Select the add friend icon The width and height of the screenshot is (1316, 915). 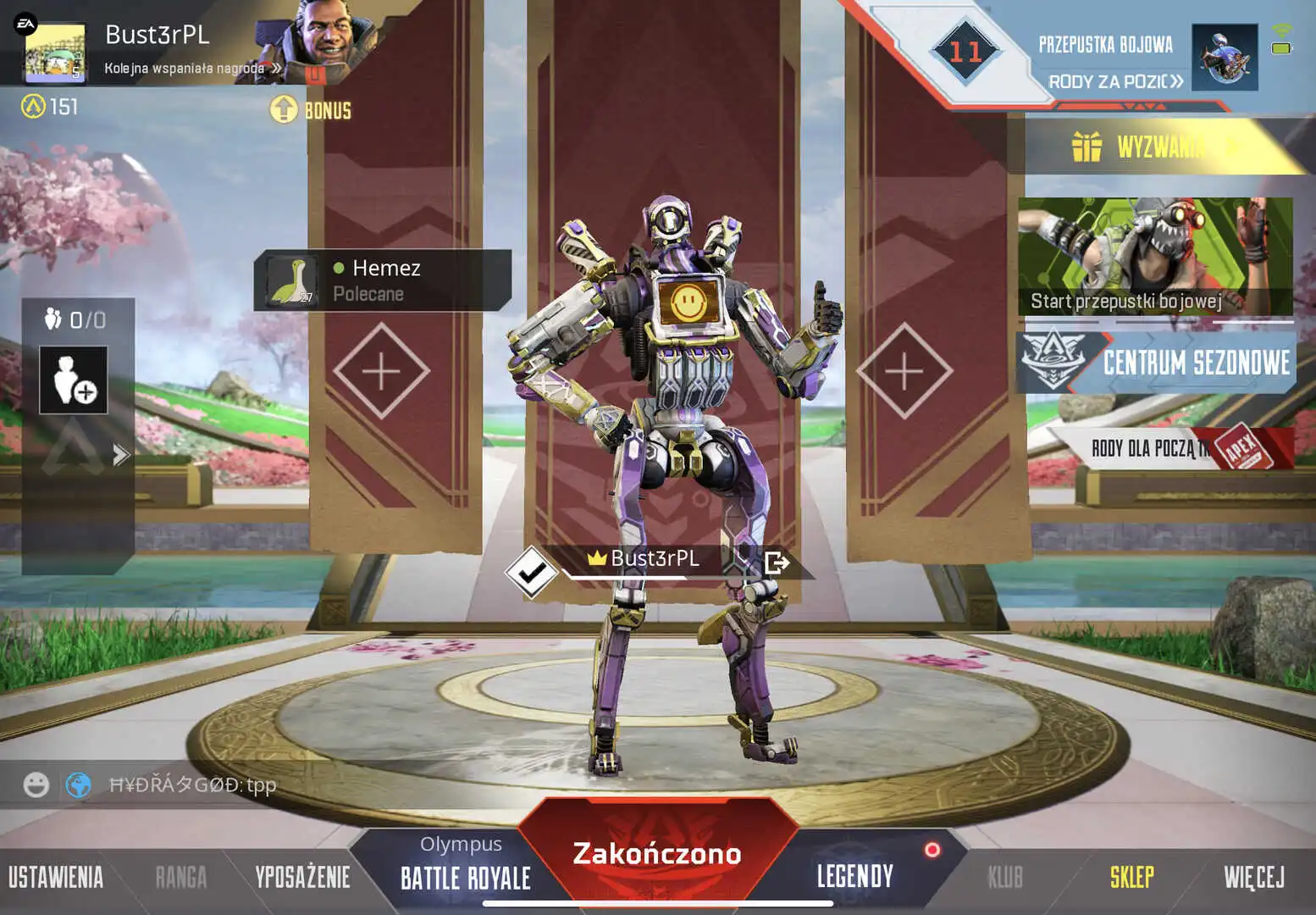[73, 380]
